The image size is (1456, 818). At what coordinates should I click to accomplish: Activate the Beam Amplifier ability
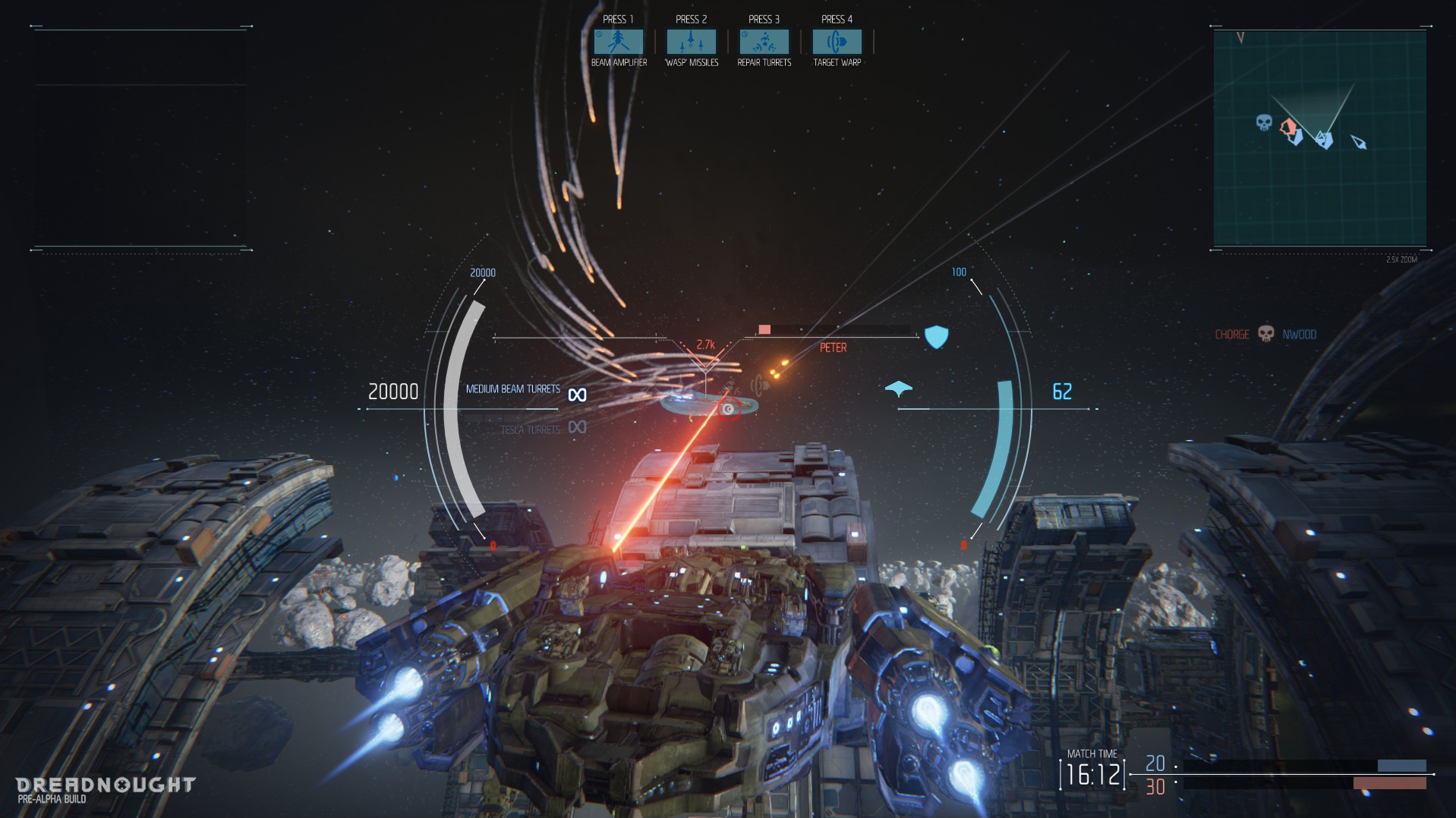click(x=617, y=42)
